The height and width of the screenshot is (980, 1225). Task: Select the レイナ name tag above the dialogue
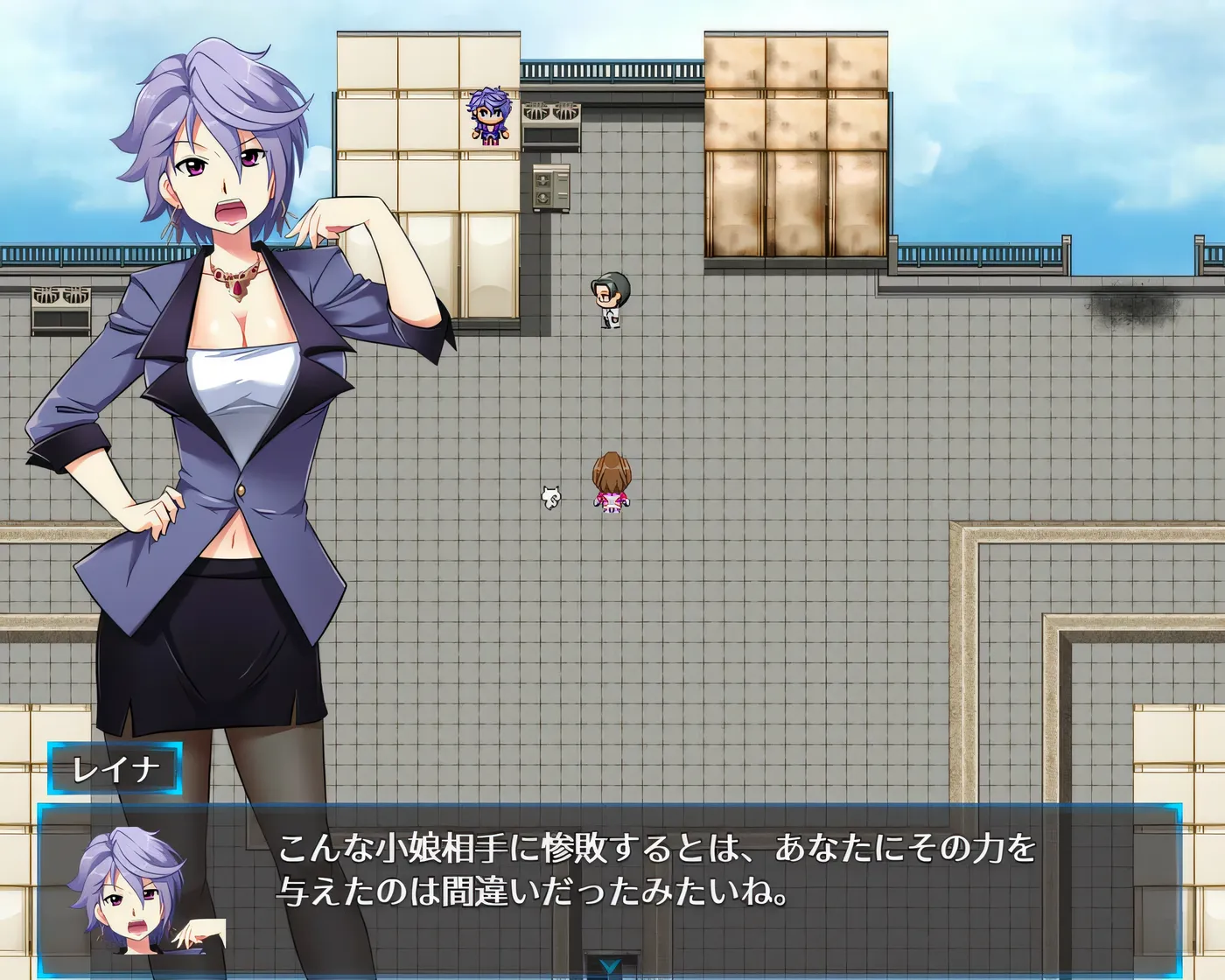click(x=112, y=768)
